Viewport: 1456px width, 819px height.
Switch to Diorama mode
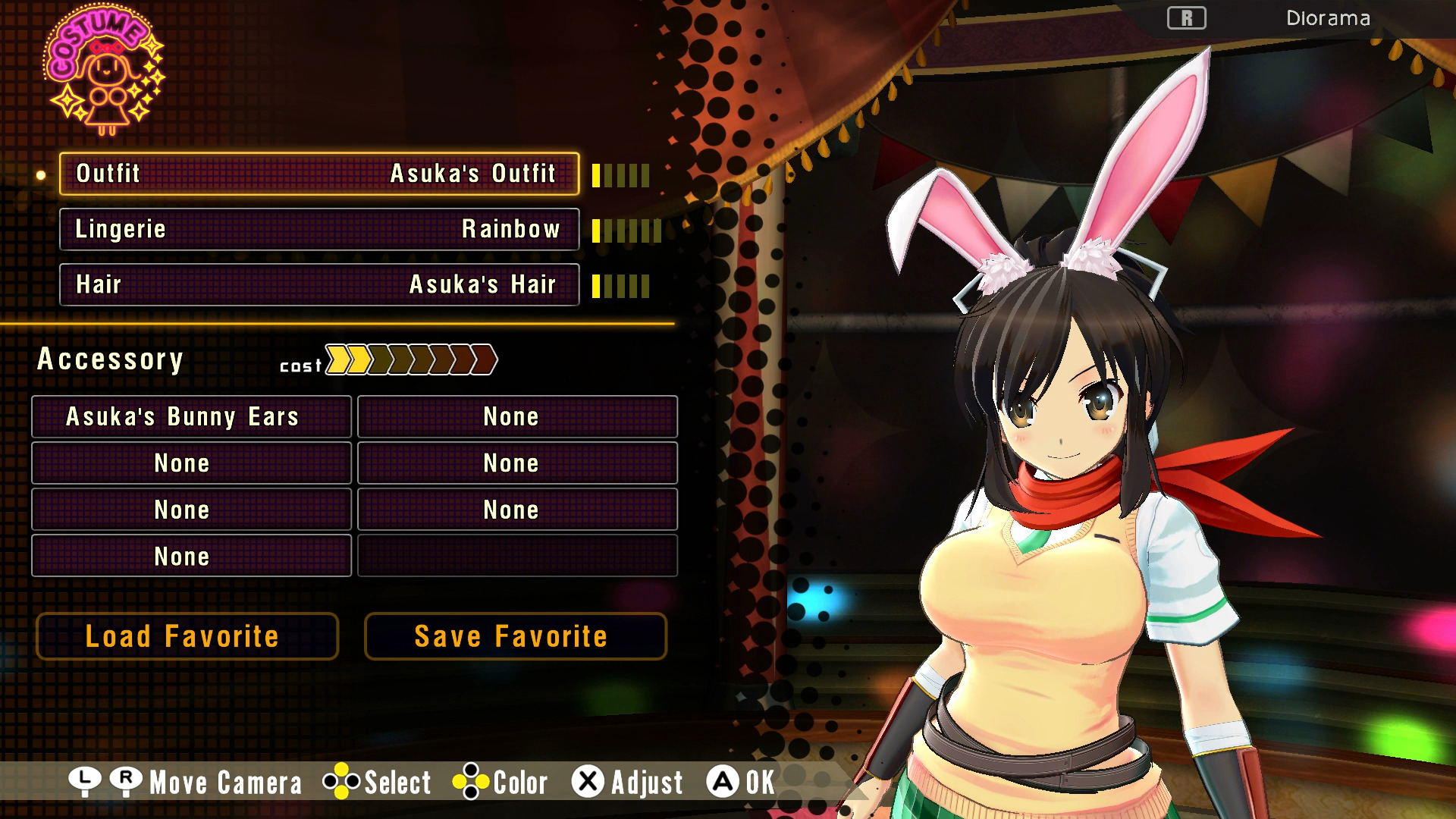1327,18
